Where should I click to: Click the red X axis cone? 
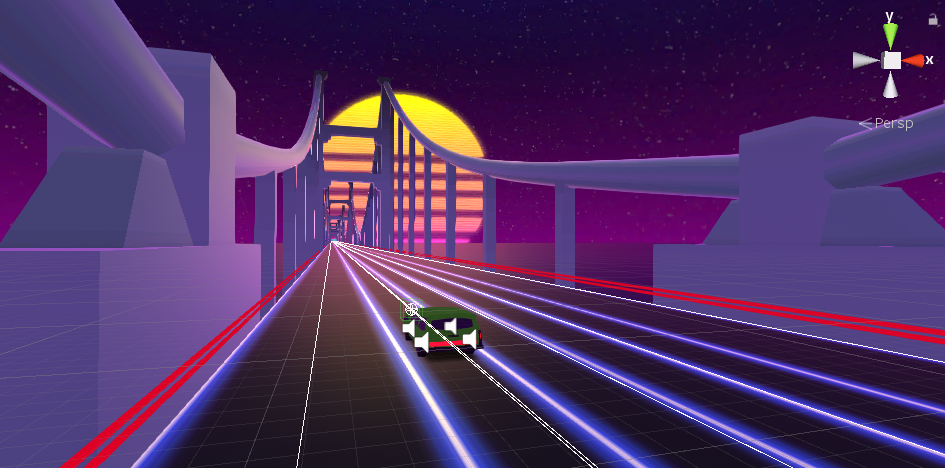(913, 61)
